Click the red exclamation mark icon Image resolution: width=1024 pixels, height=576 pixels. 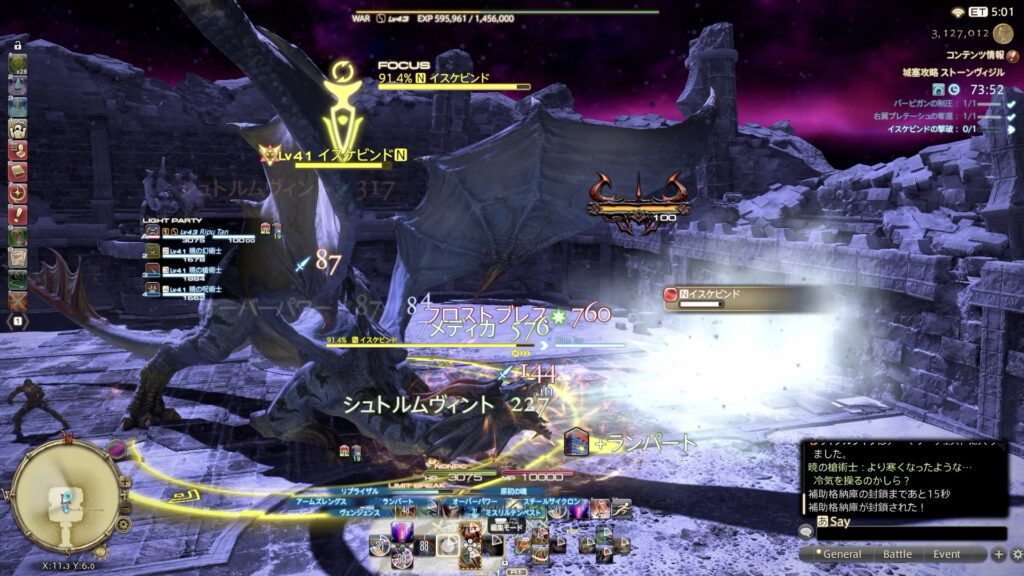coord(17,213)
